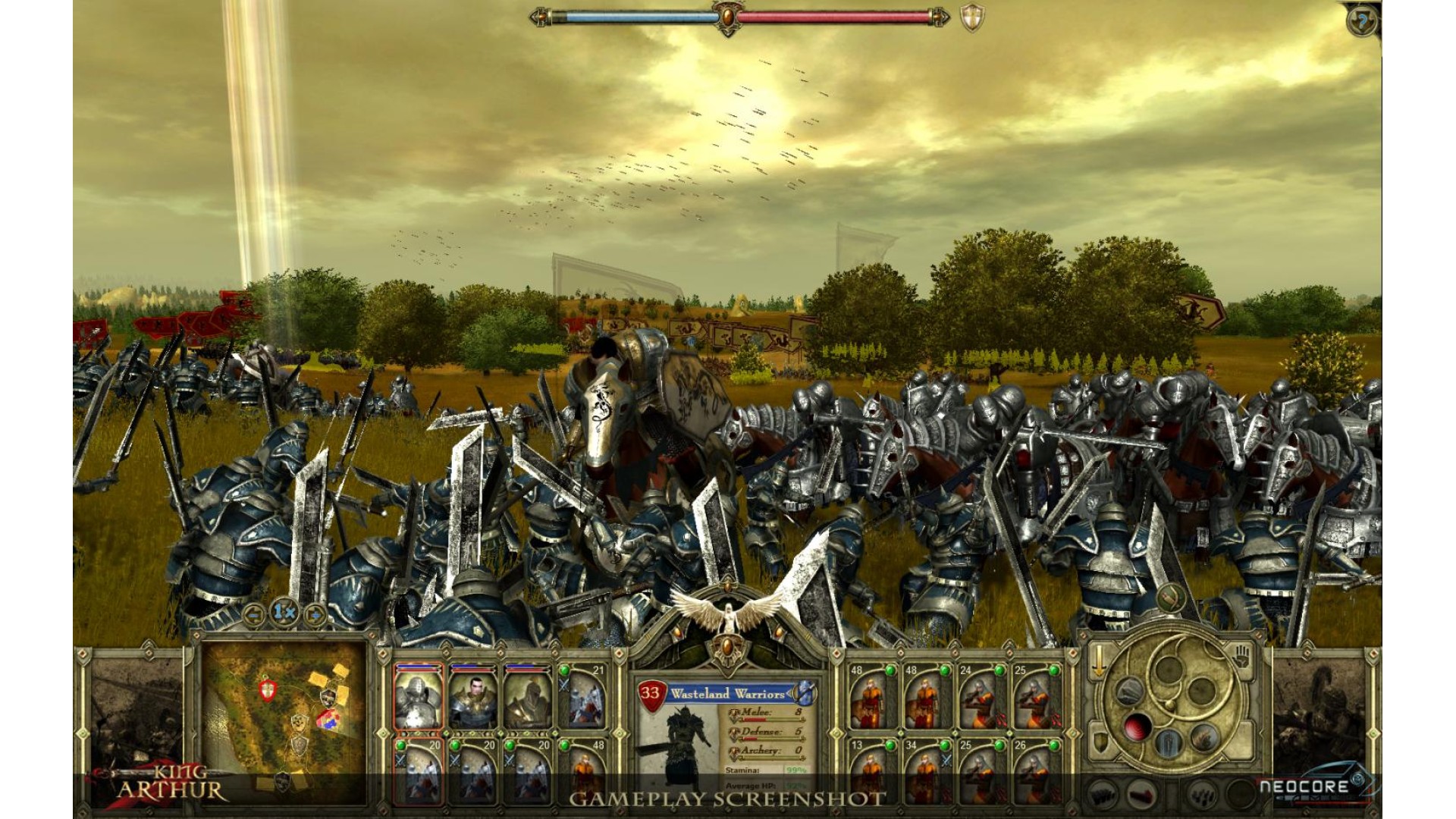Select the archer unit card numbered 24
This screenshot has width=1456, height=819.
[979, 698]
